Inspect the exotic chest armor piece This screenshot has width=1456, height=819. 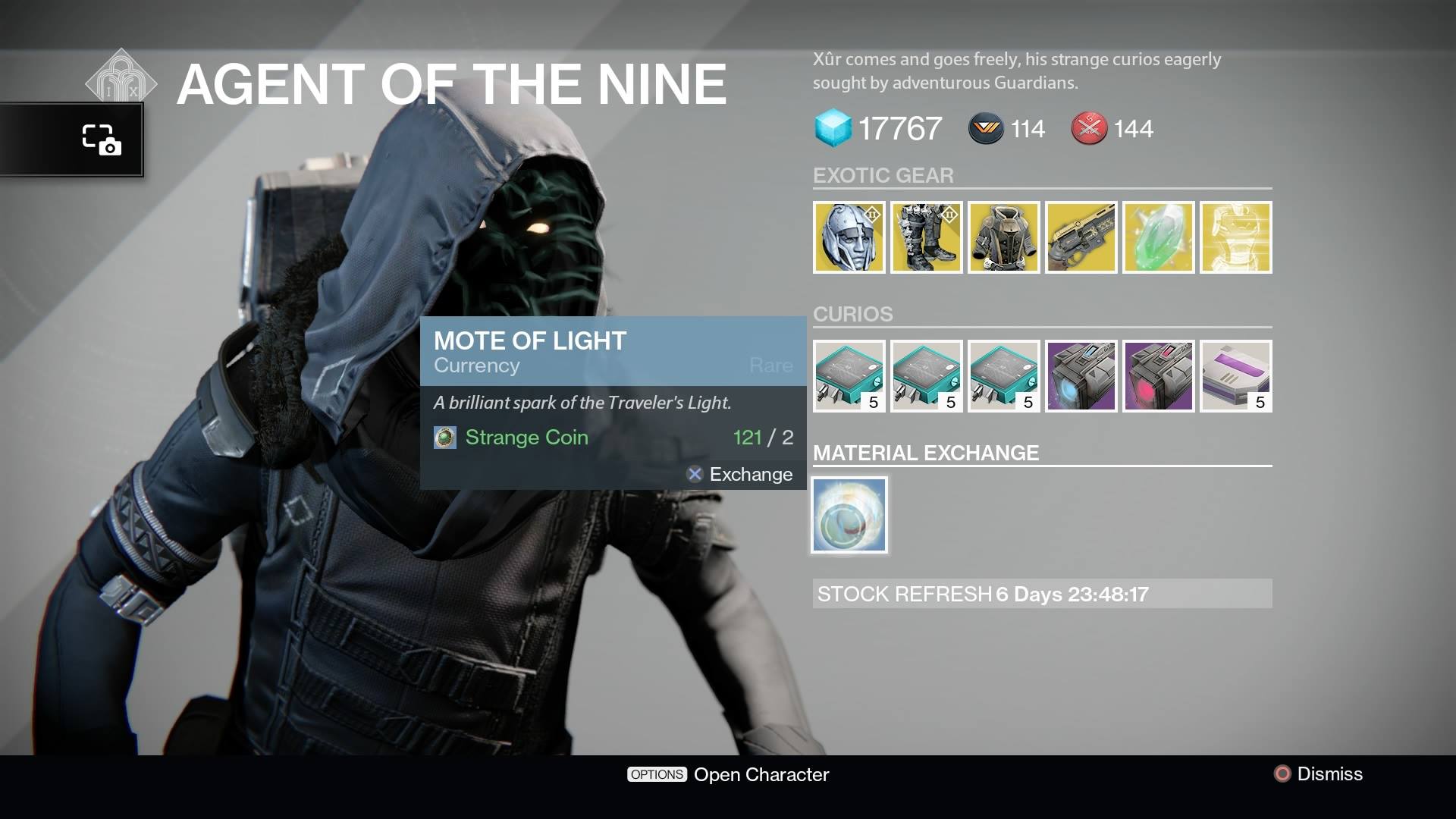click(x=1004, y=237)
